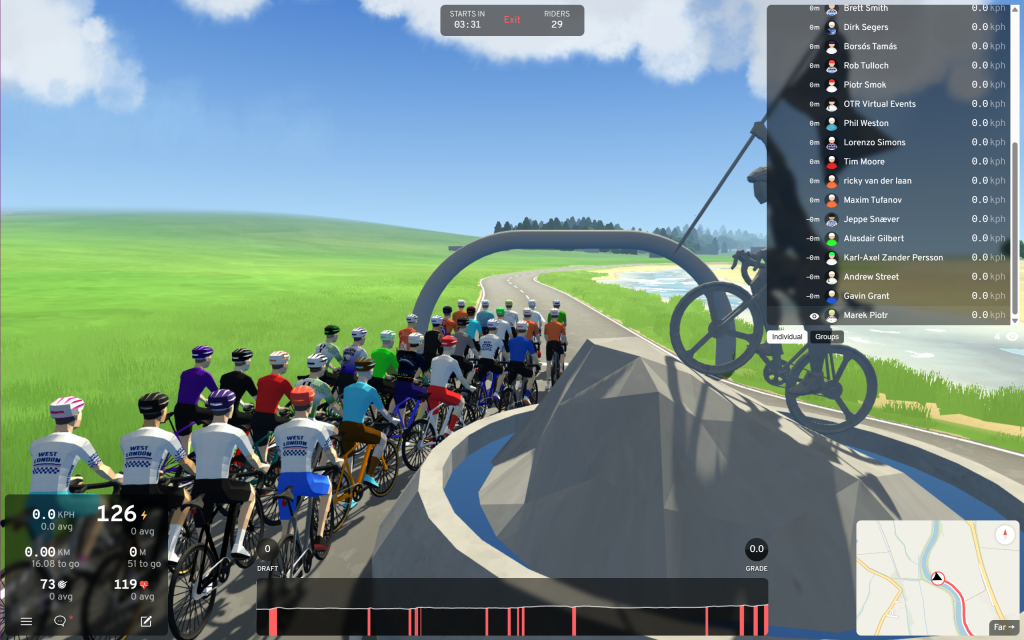Switch to the Groups rider view

tap(827, 337)
